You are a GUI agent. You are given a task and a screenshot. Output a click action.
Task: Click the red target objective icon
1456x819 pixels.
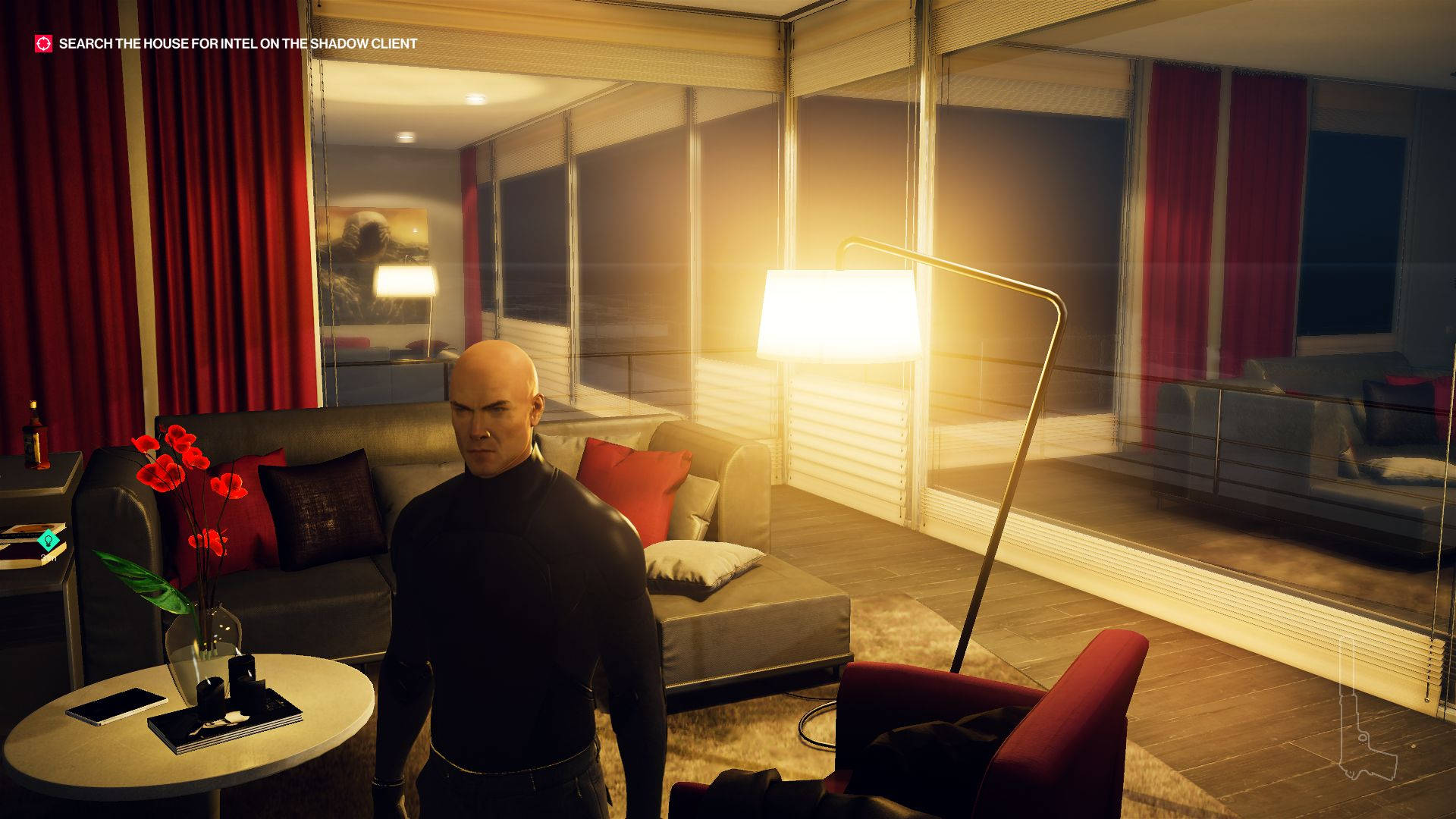pos(43,44)
